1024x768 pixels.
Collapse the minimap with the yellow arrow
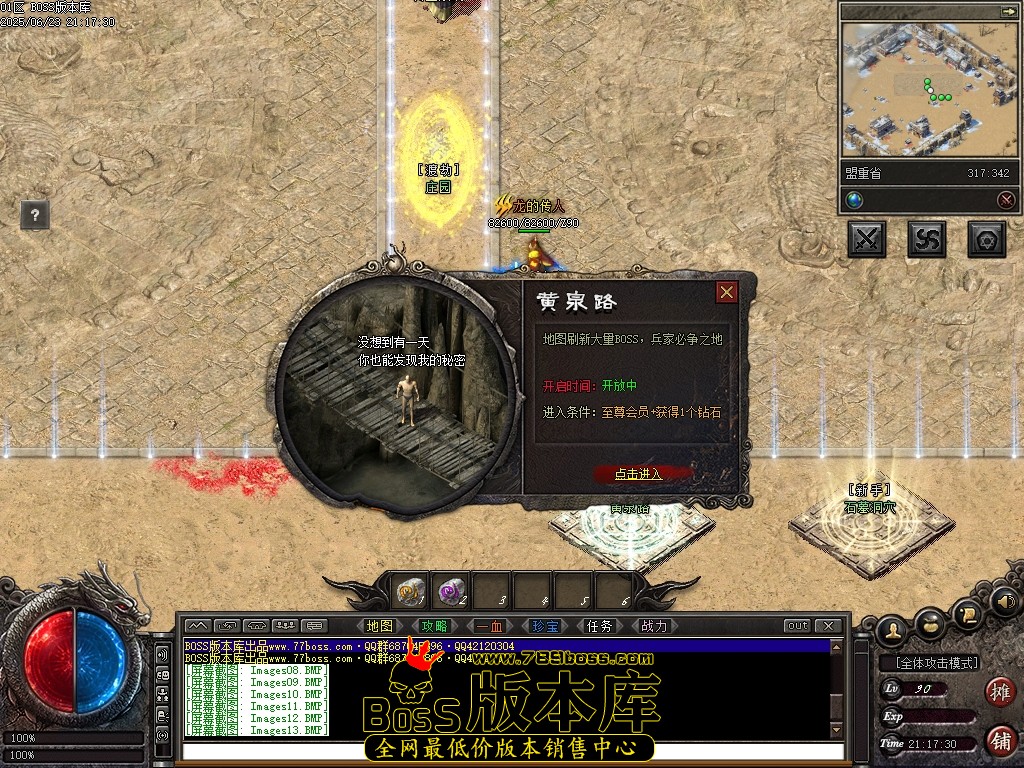pyautogui.click(x=1007, y=11)
